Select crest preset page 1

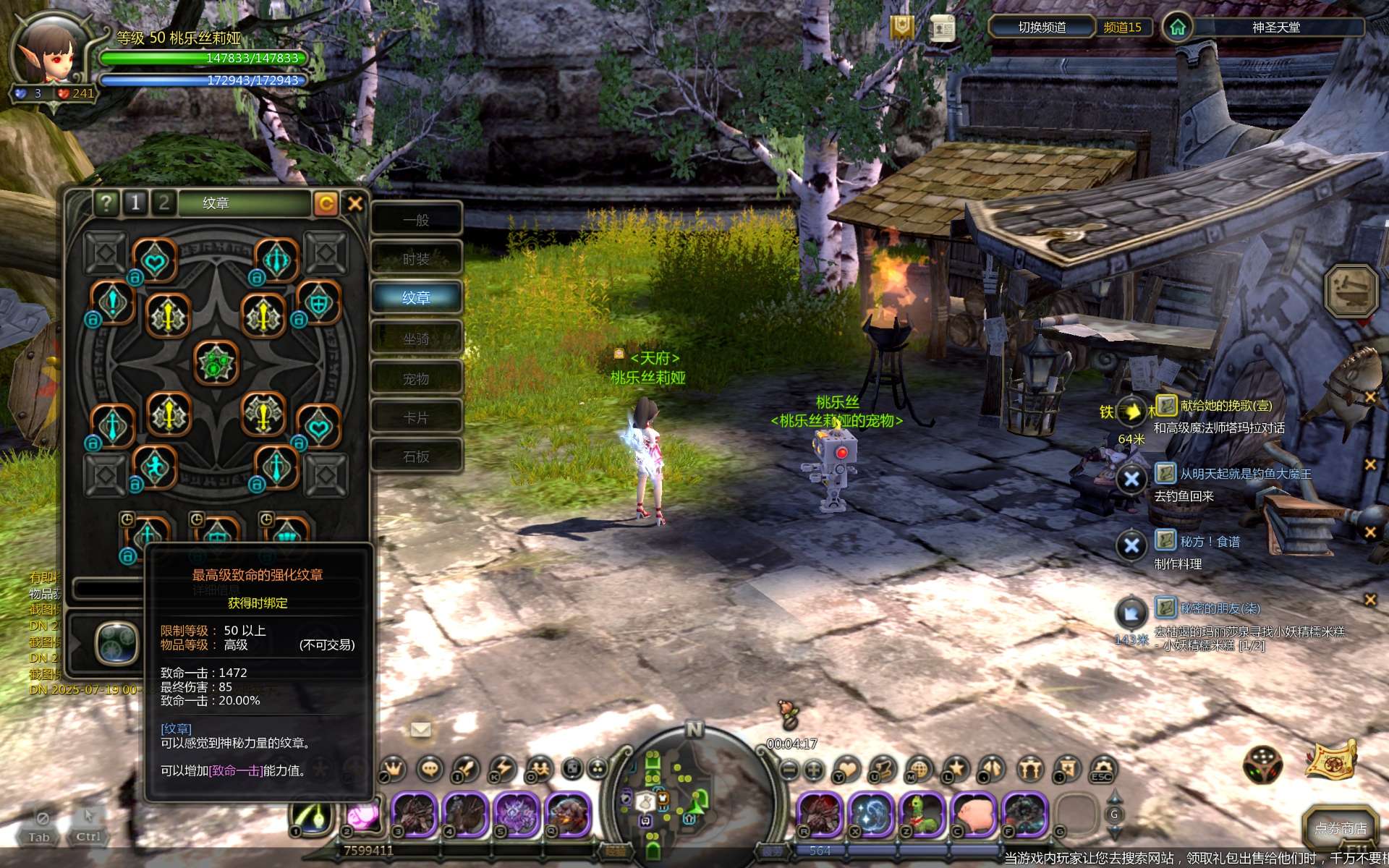click(x=135, y=203)
